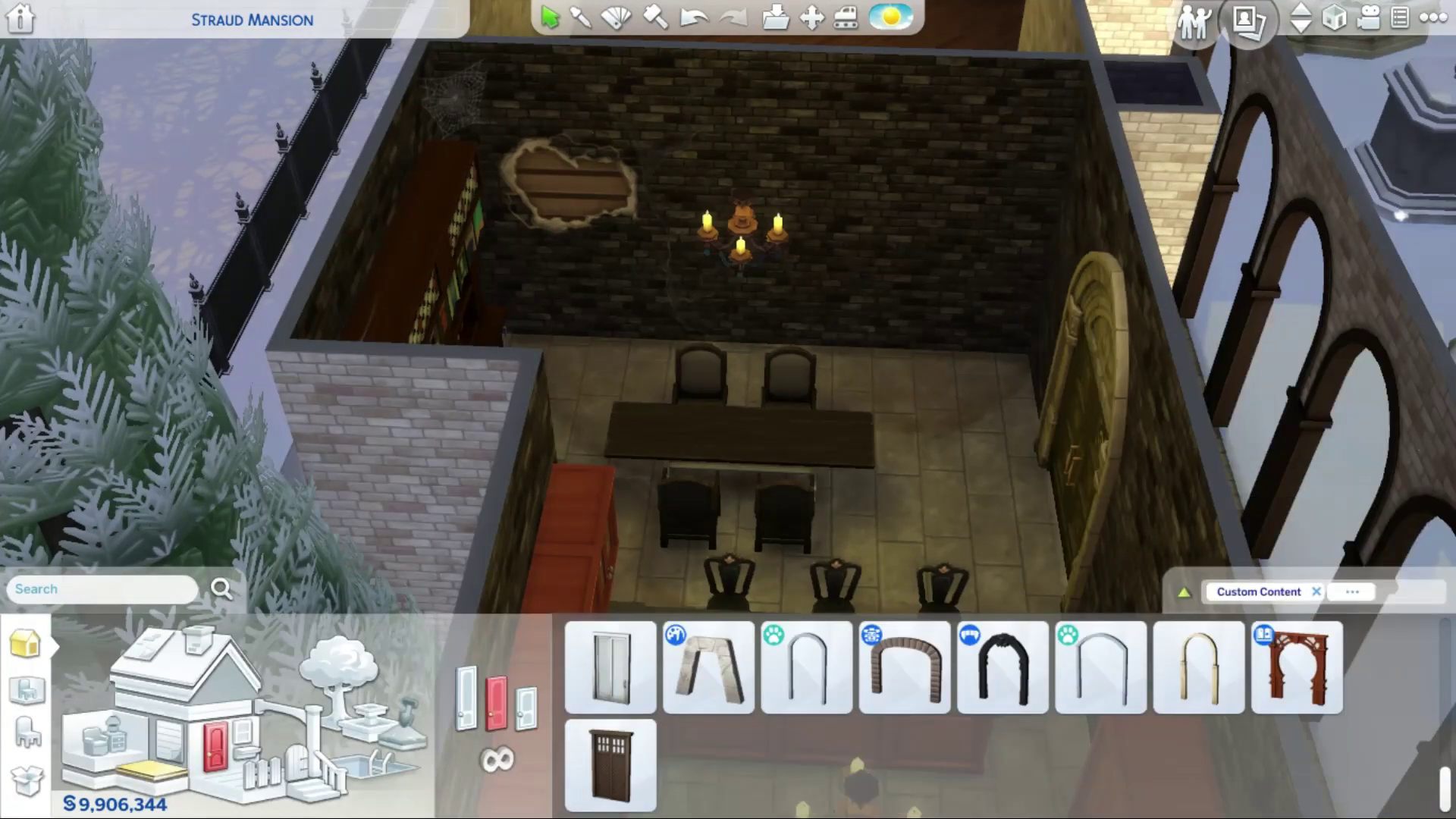1456x819 pixels.
Task: Click the home icon beside Straud Mansion
Action: 20,18
